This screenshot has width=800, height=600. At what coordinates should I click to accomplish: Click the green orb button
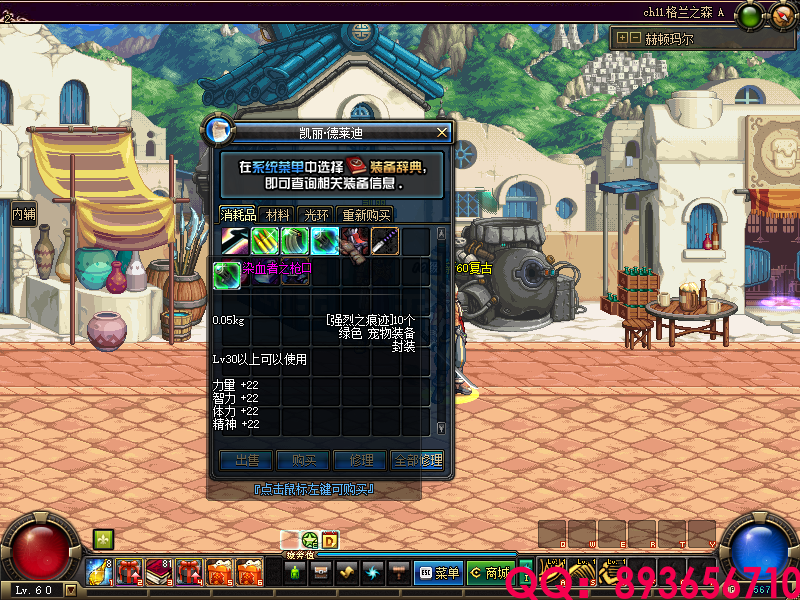[748, 15]
